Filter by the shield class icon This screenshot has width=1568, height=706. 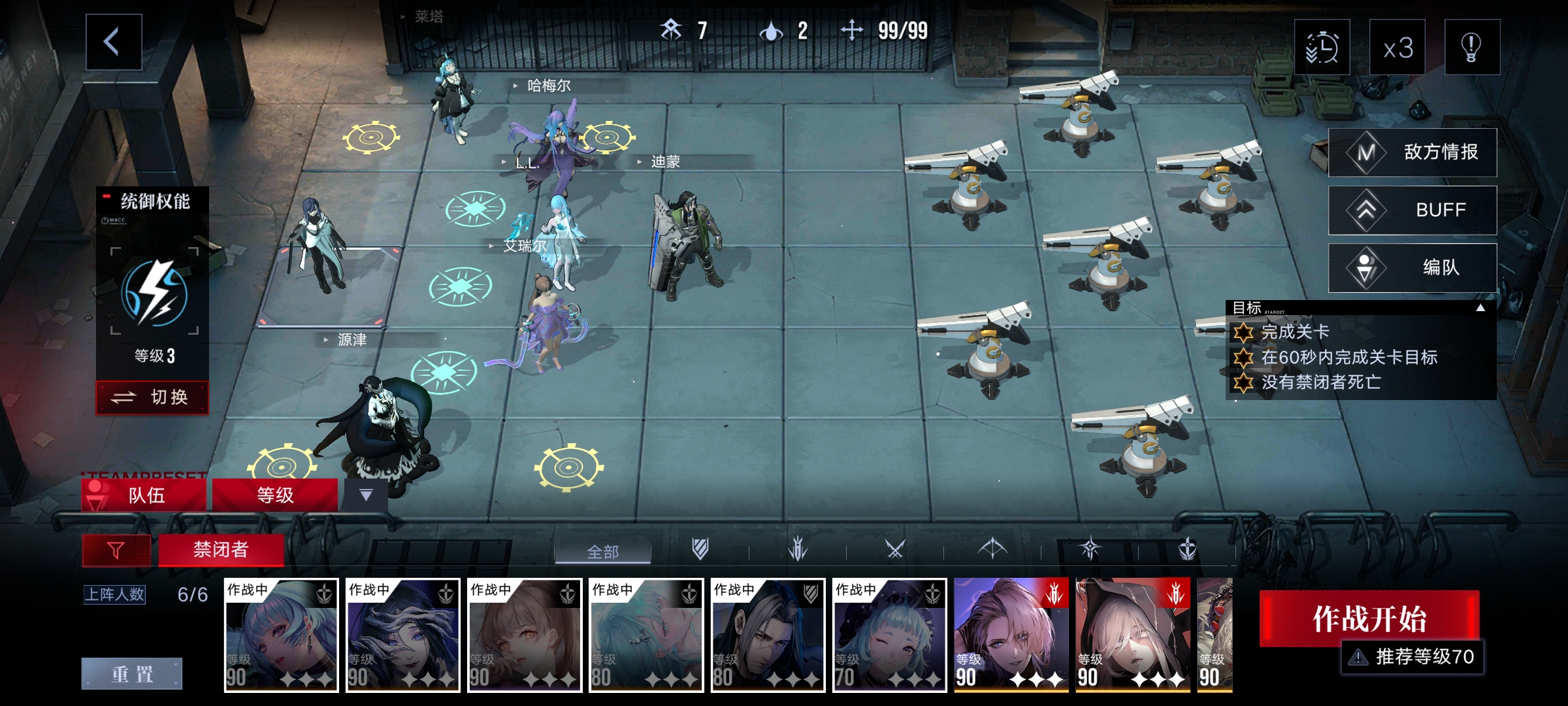(700, 549)
